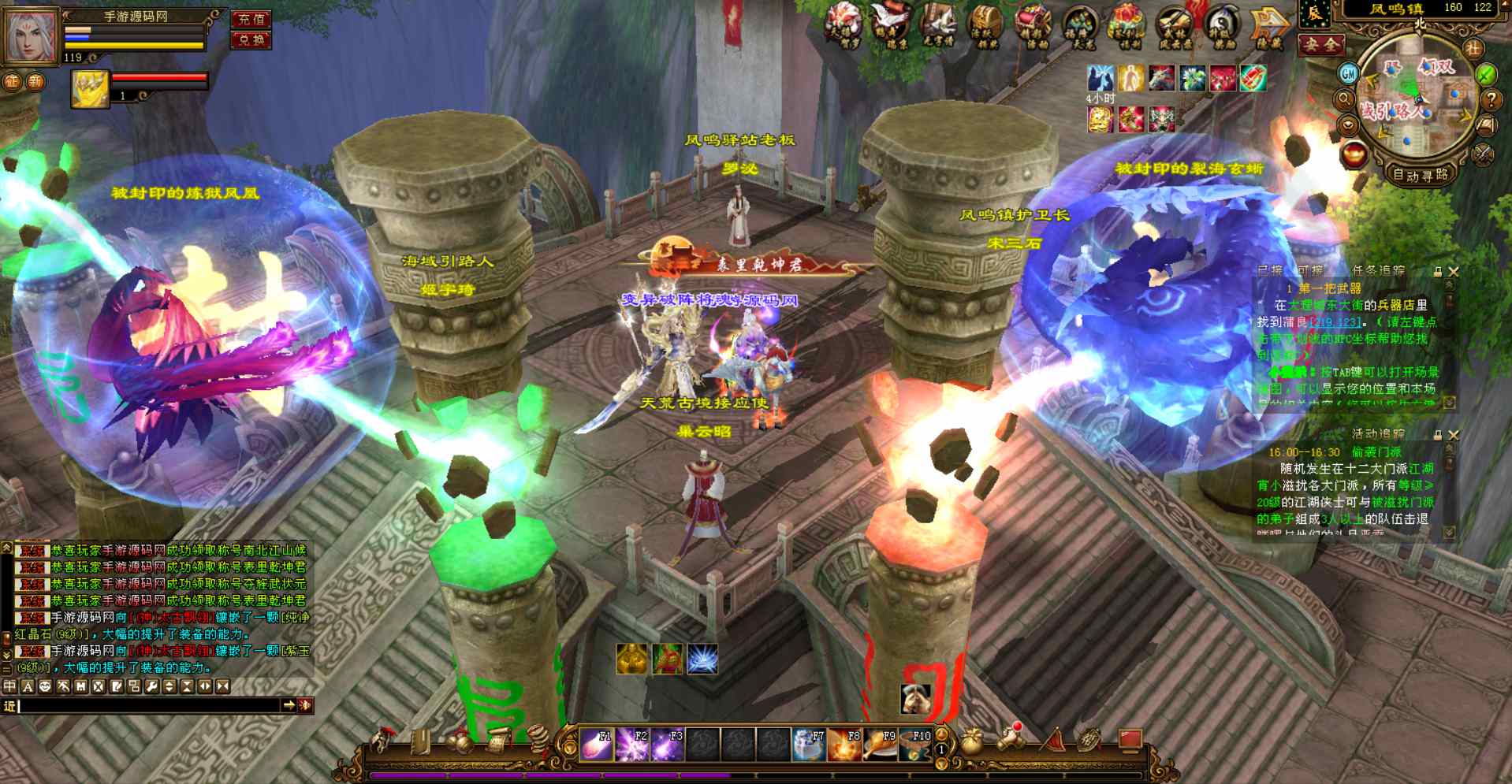Click the 安全 safe mode button
The width and height of the screenshot is (1512, 784).
[1321, 44]
